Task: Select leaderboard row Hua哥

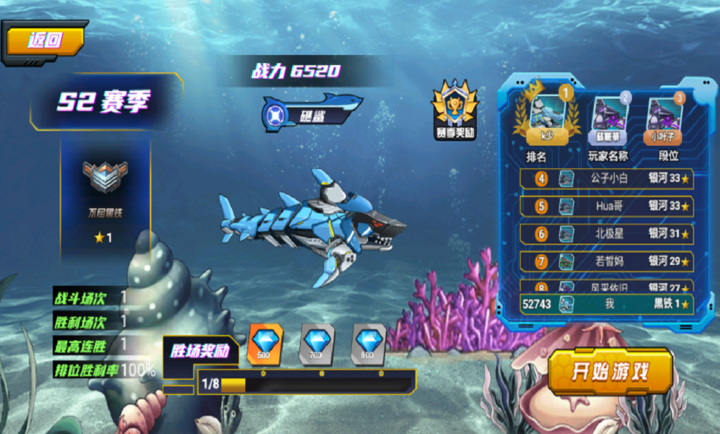Action: [x=609, y=207]
